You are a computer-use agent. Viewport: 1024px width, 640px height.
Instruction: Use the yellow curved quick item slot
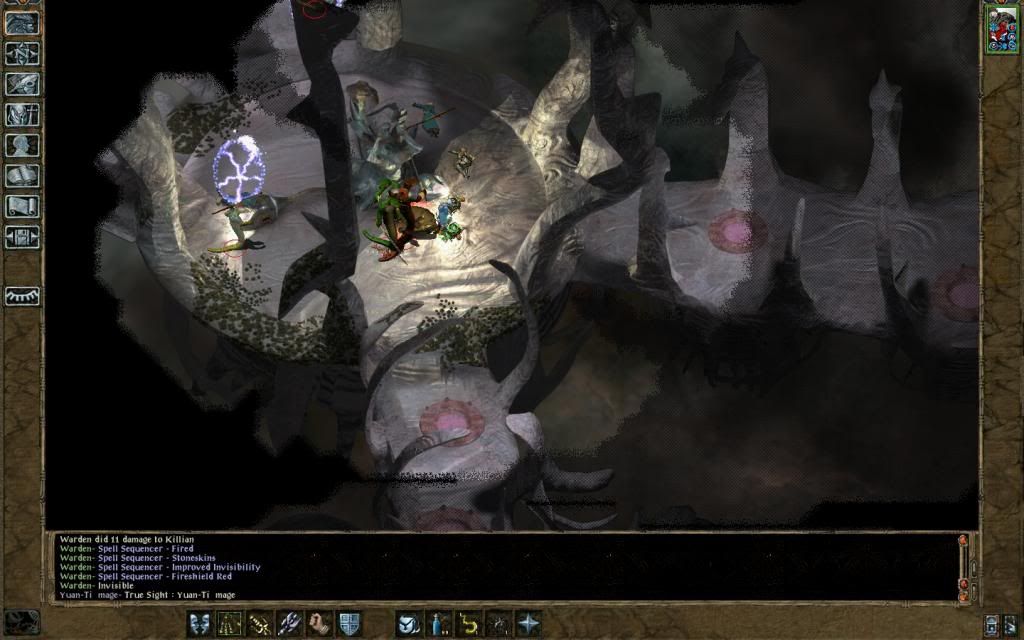(468, 623)
